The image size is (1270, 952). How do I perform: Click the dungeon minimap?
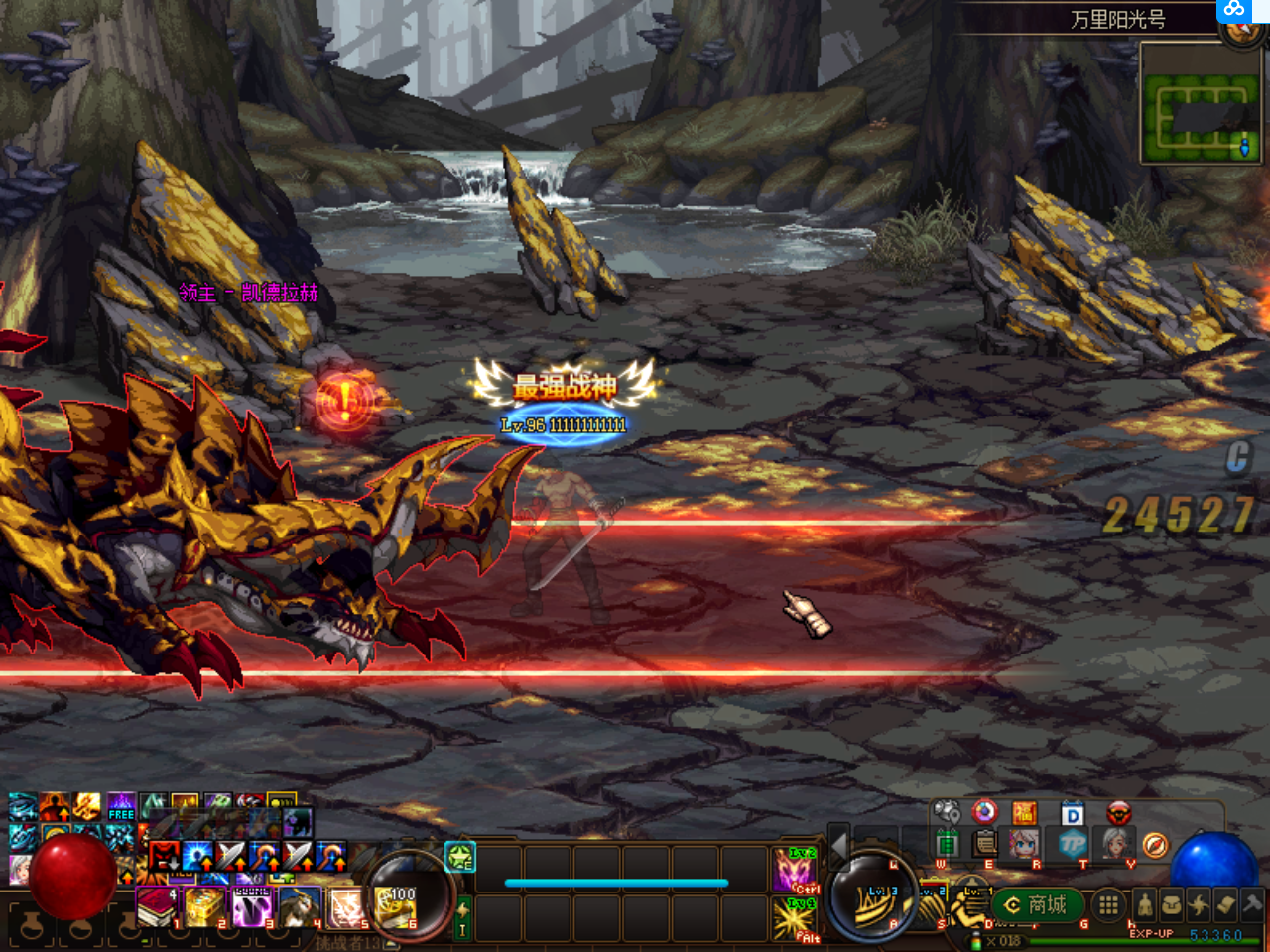pos(1201,119)
